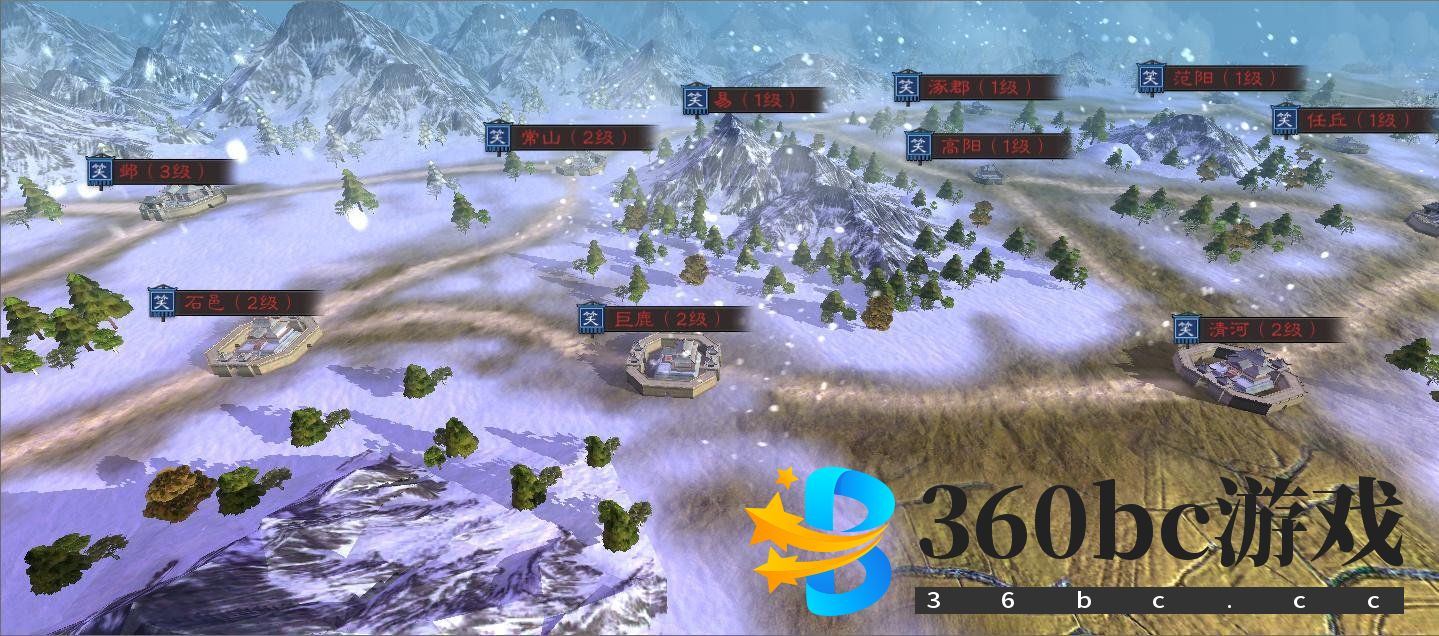The width and height of the screenshot is (1439, 636).
Task: Choose the 易 (1级) city label
Action: pos(753,100)
